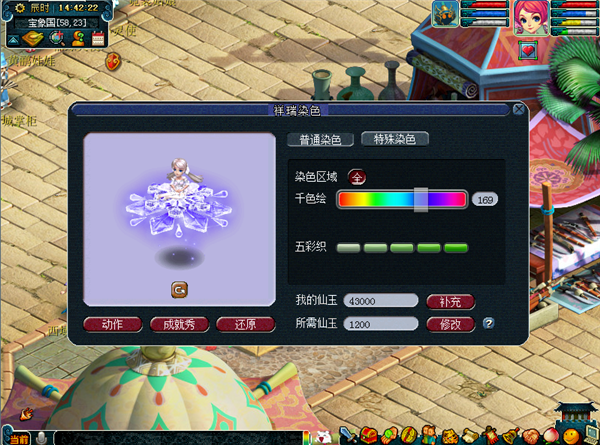
Task: Top up jade with the 补充 button
Action: coord(450,301)
